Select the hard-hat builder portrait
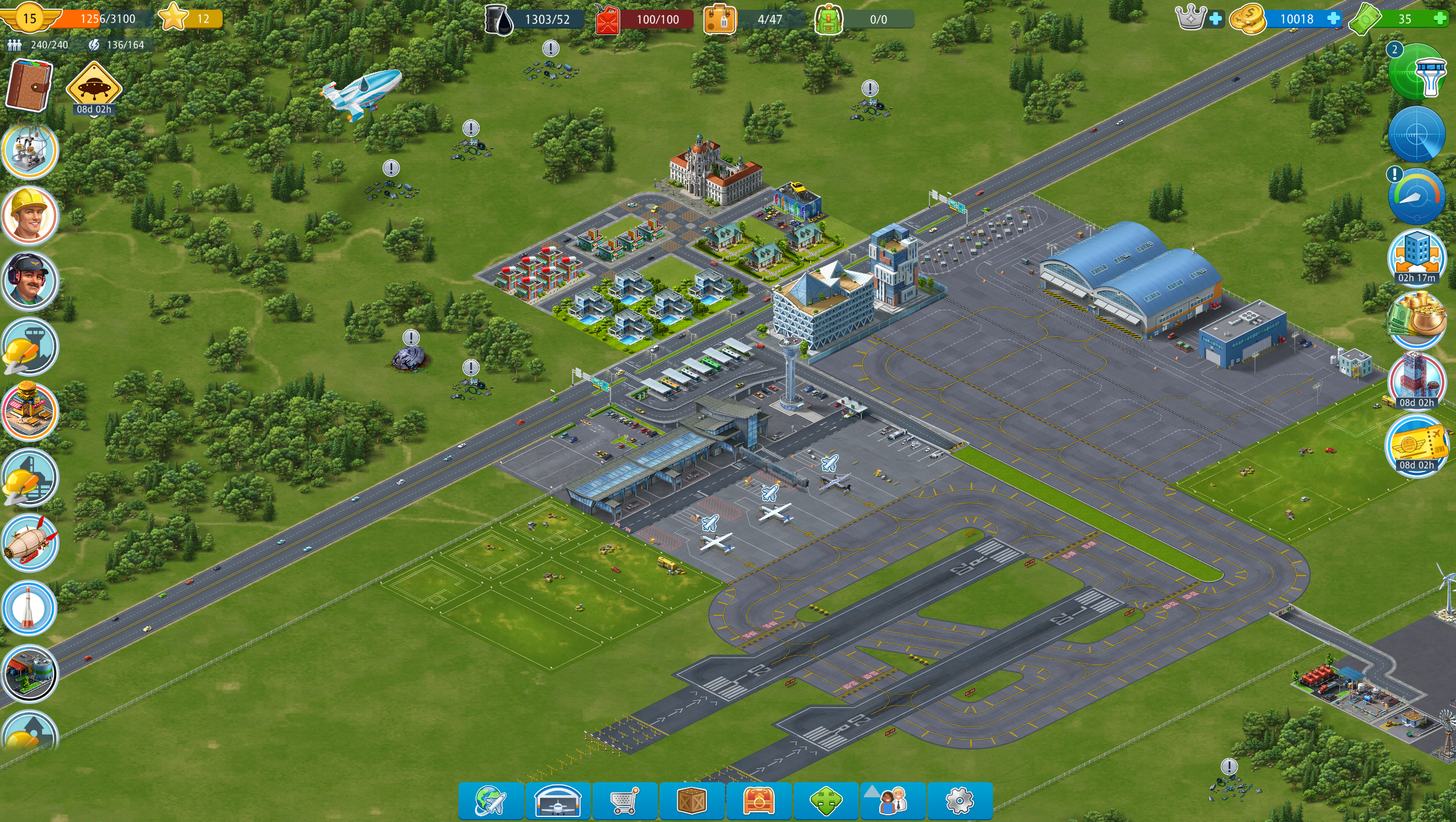Screen dimensions: 1456x822 pyautogui.click(x=29, y=216)
